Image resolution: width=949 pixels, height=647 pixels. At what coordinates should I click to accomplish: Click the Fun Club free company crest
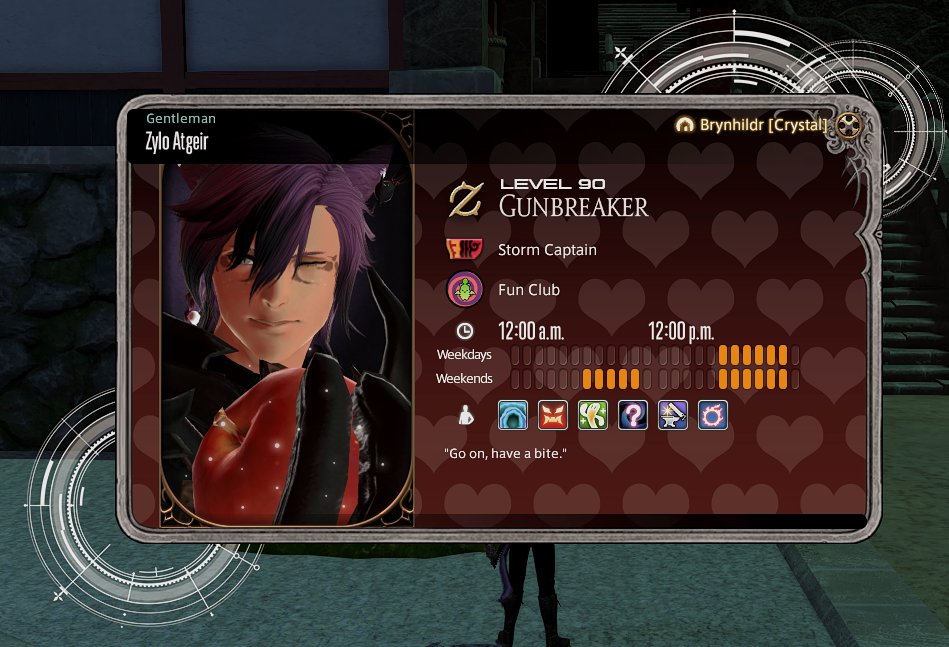click(x=465, y=290)
